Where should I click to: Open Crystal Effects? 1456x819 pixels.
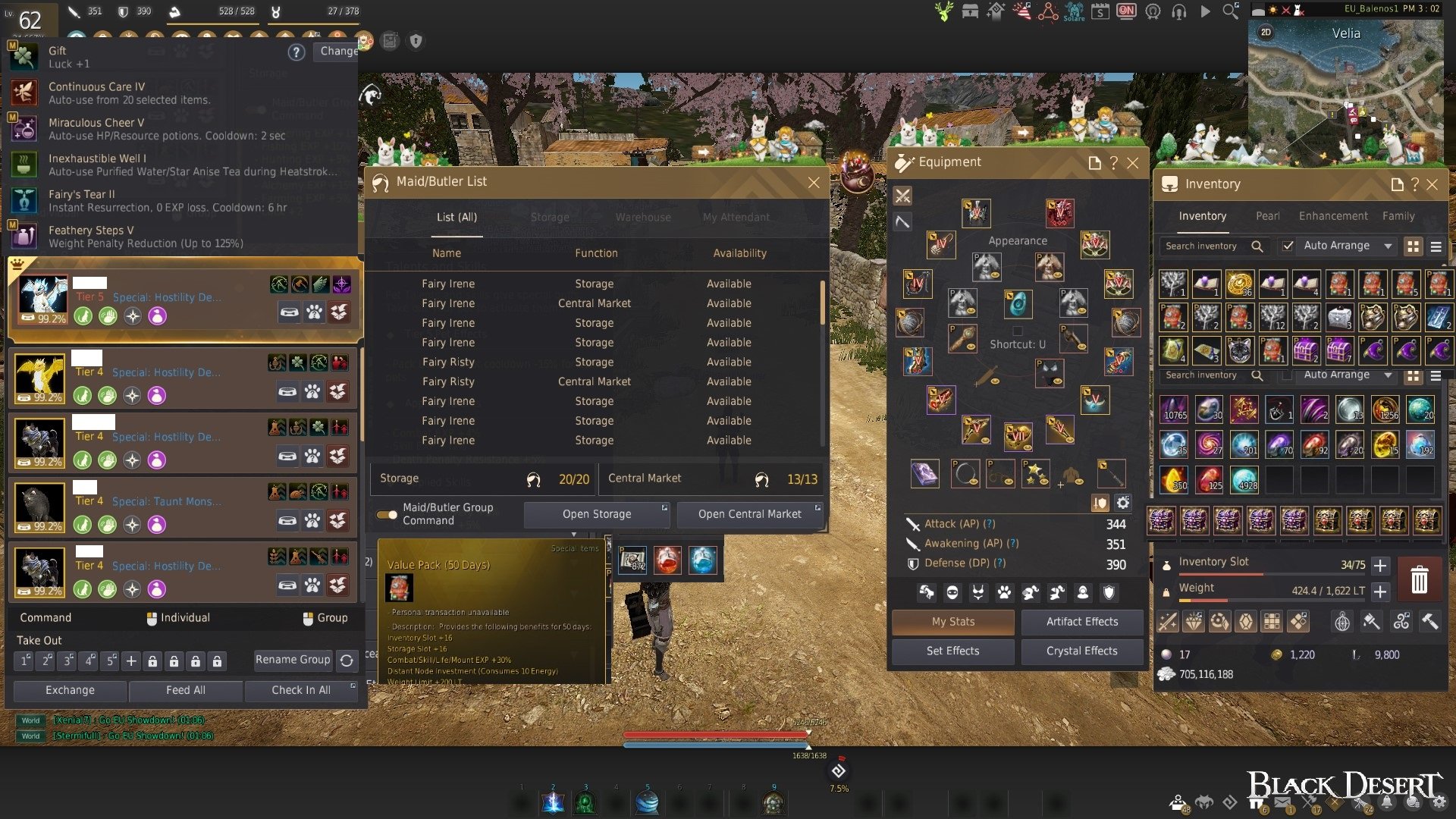click(x=1082, y=651)
